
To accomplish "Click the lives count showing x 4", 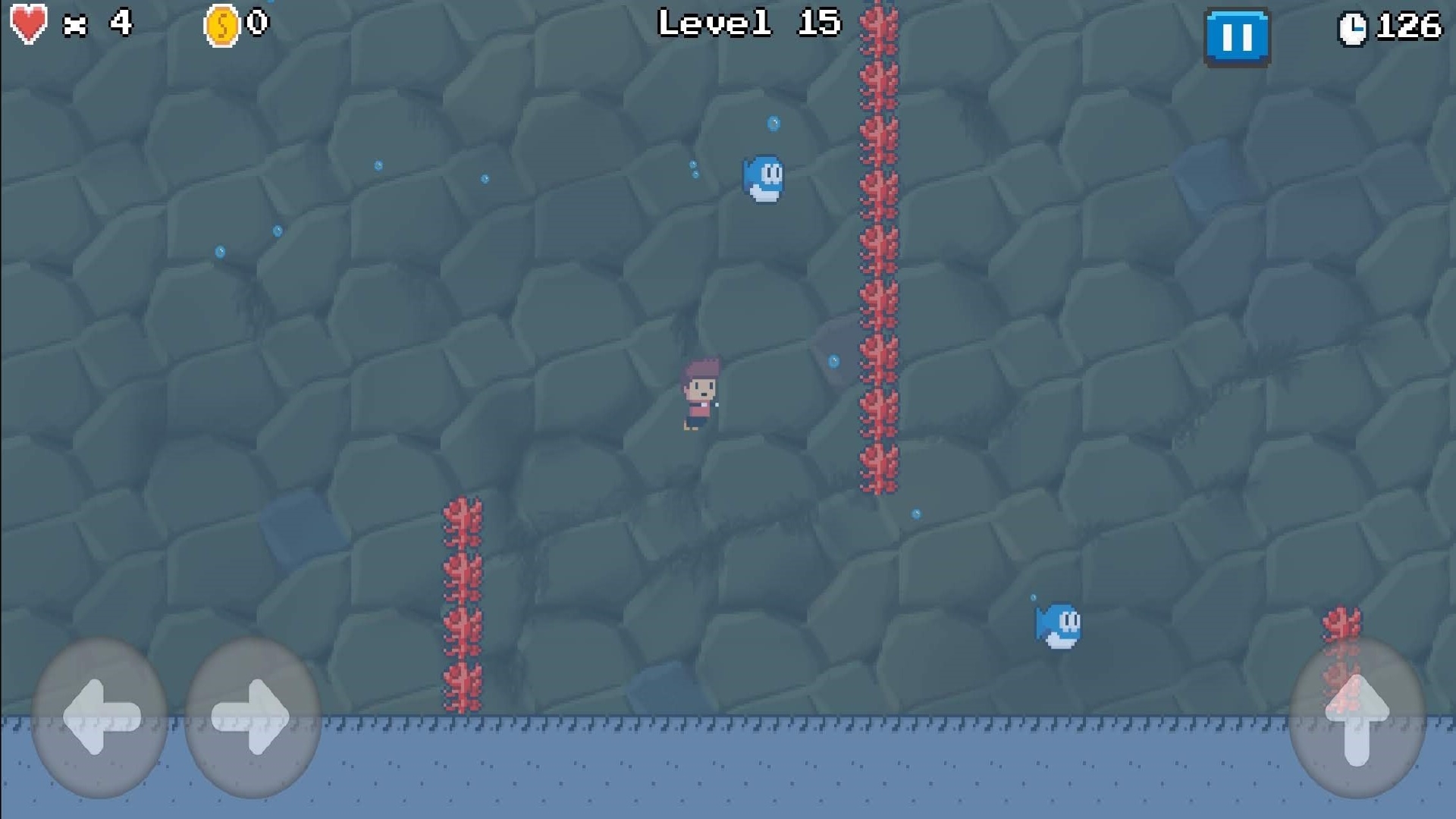I will [99, 23].
